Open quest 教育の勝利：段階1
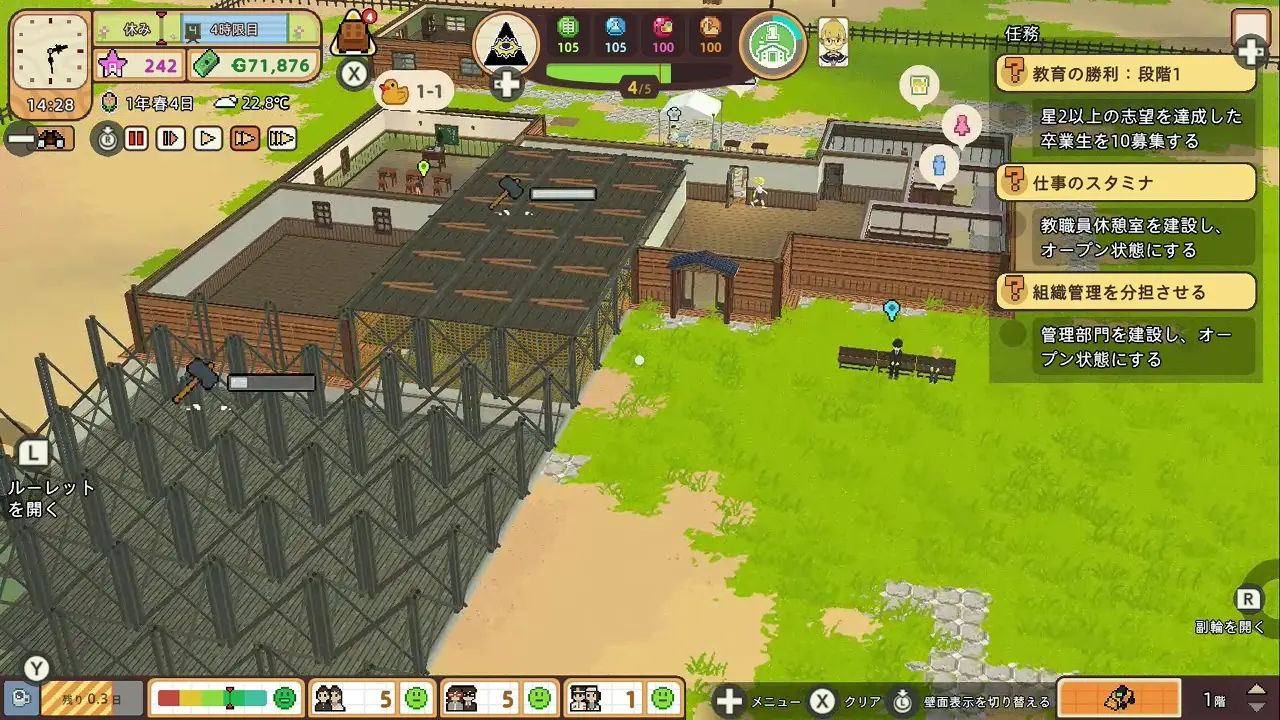The image size is (1280, 720). tap(1126, 73)
